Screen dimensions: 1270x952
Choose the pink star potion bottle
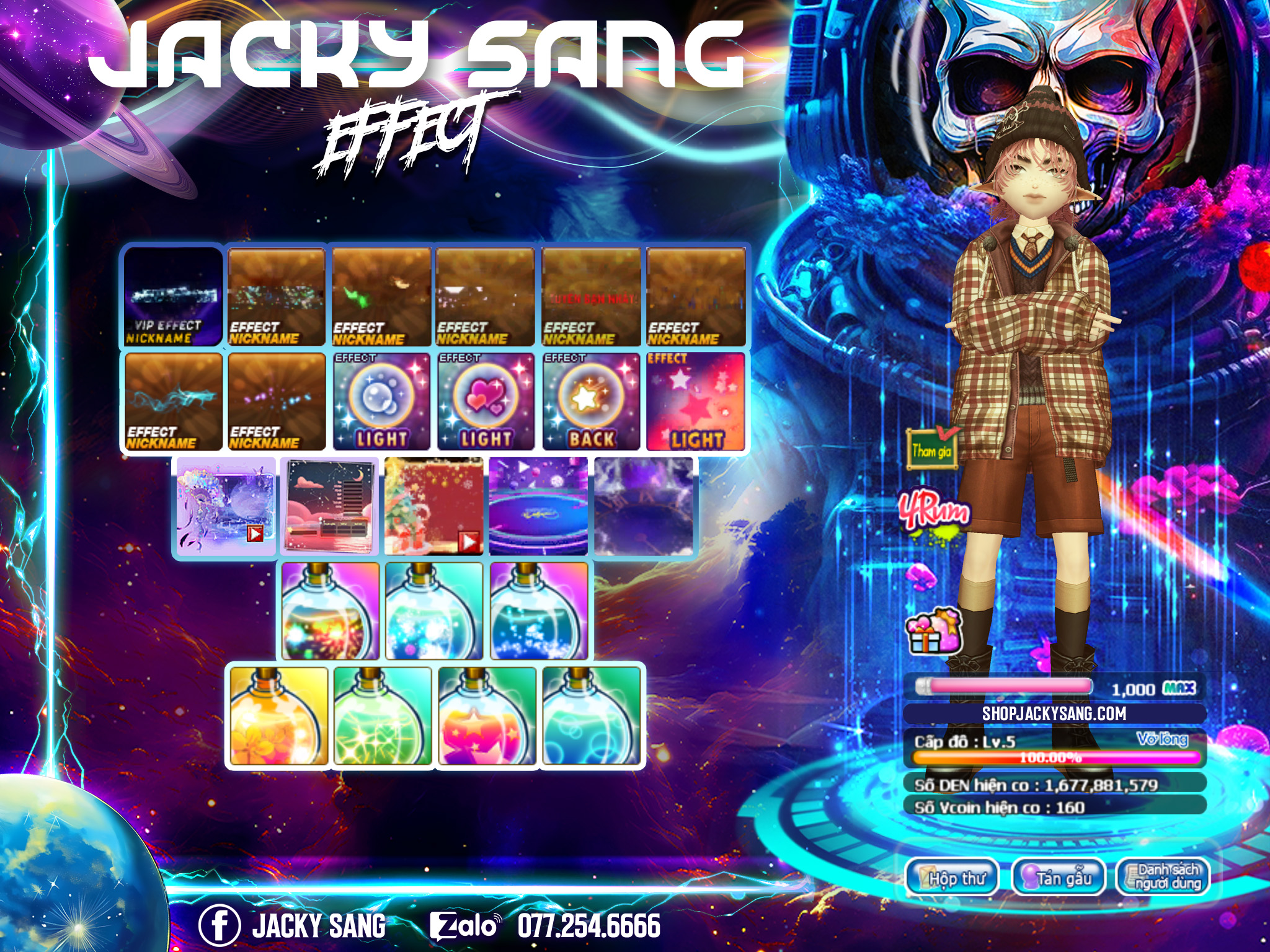[x=486, y=716]
